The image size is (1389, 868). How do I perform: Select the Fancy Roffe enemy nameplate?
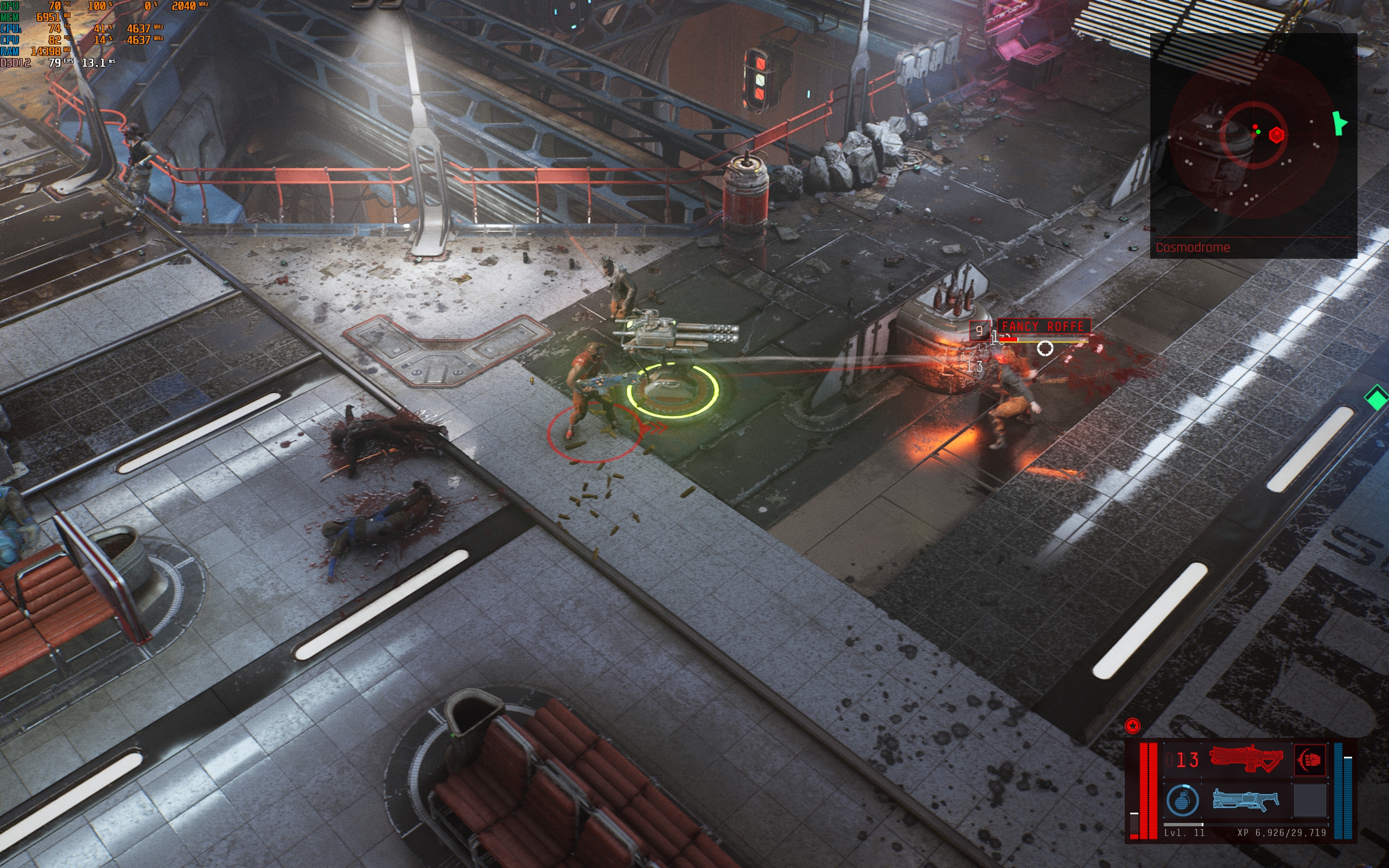tap(1043, 327)
